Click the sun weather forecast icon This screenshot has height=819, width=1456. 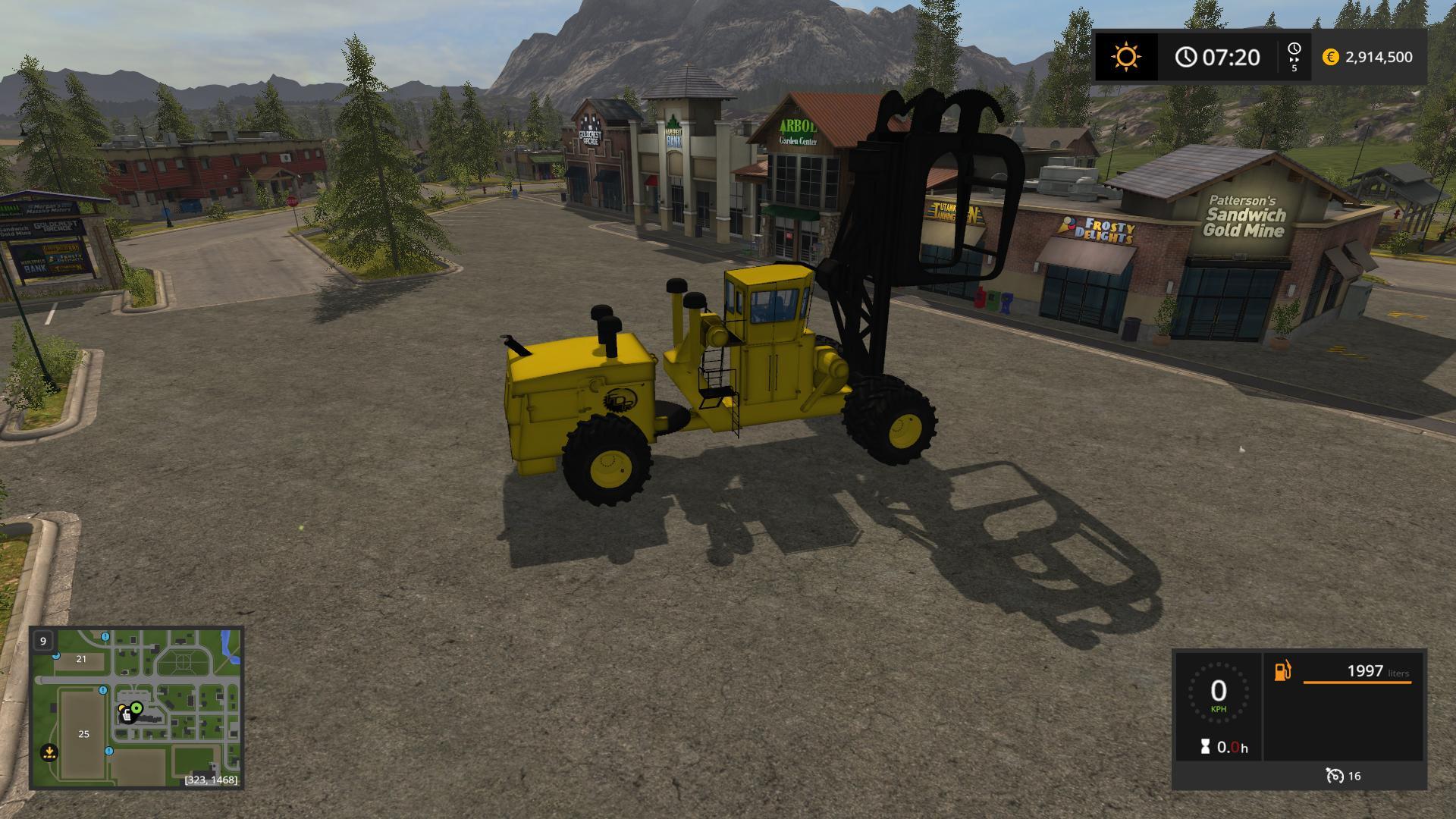tap(1126, 57)
